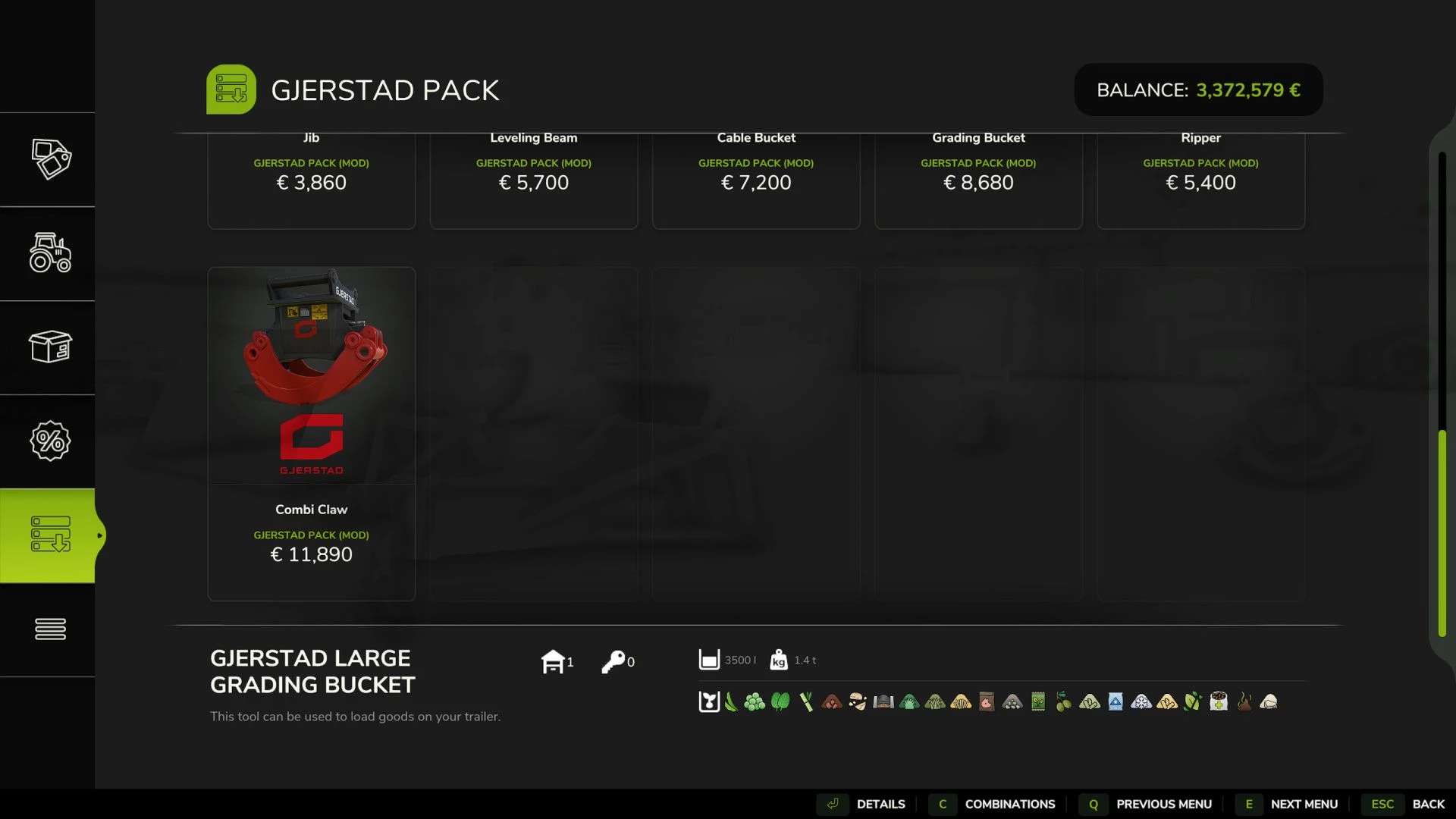Image resolution: width=1456 pixels, height=819 pixels.
Task: Click the Back button
Action: coord(1410,804)
